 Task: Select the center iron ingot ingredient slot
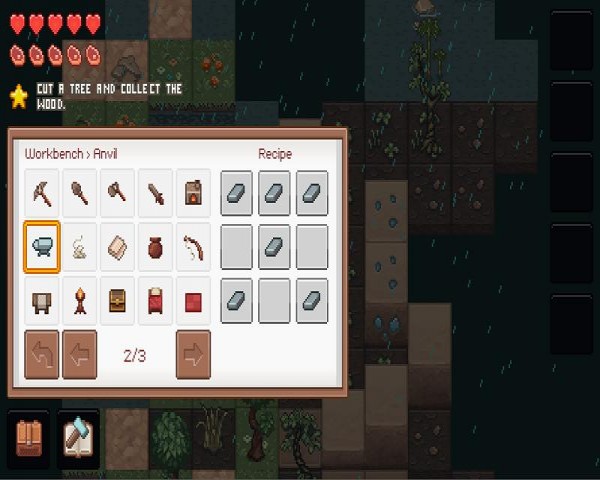[x=275, y=247]
